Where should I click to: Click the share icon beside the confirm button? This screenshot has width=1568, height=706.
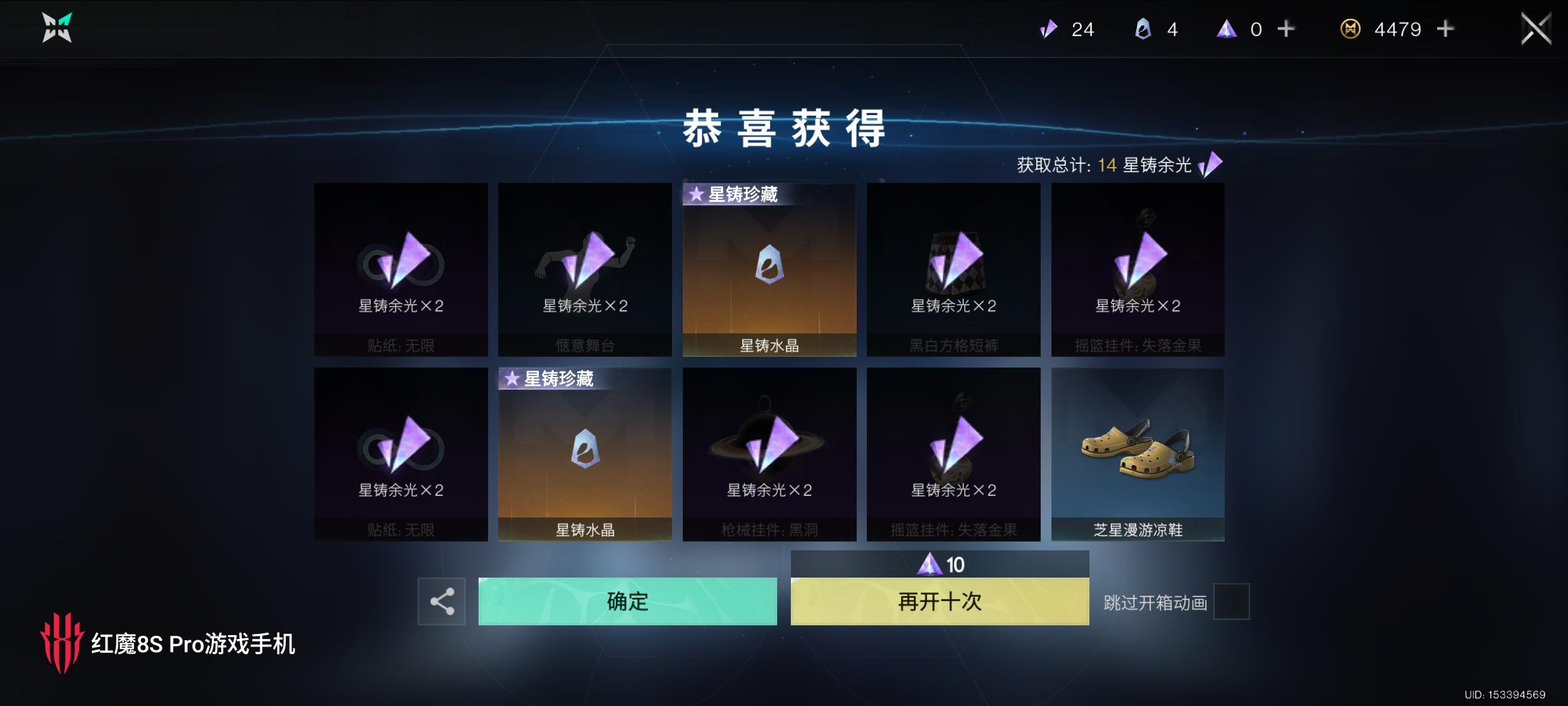pos(442,601)
